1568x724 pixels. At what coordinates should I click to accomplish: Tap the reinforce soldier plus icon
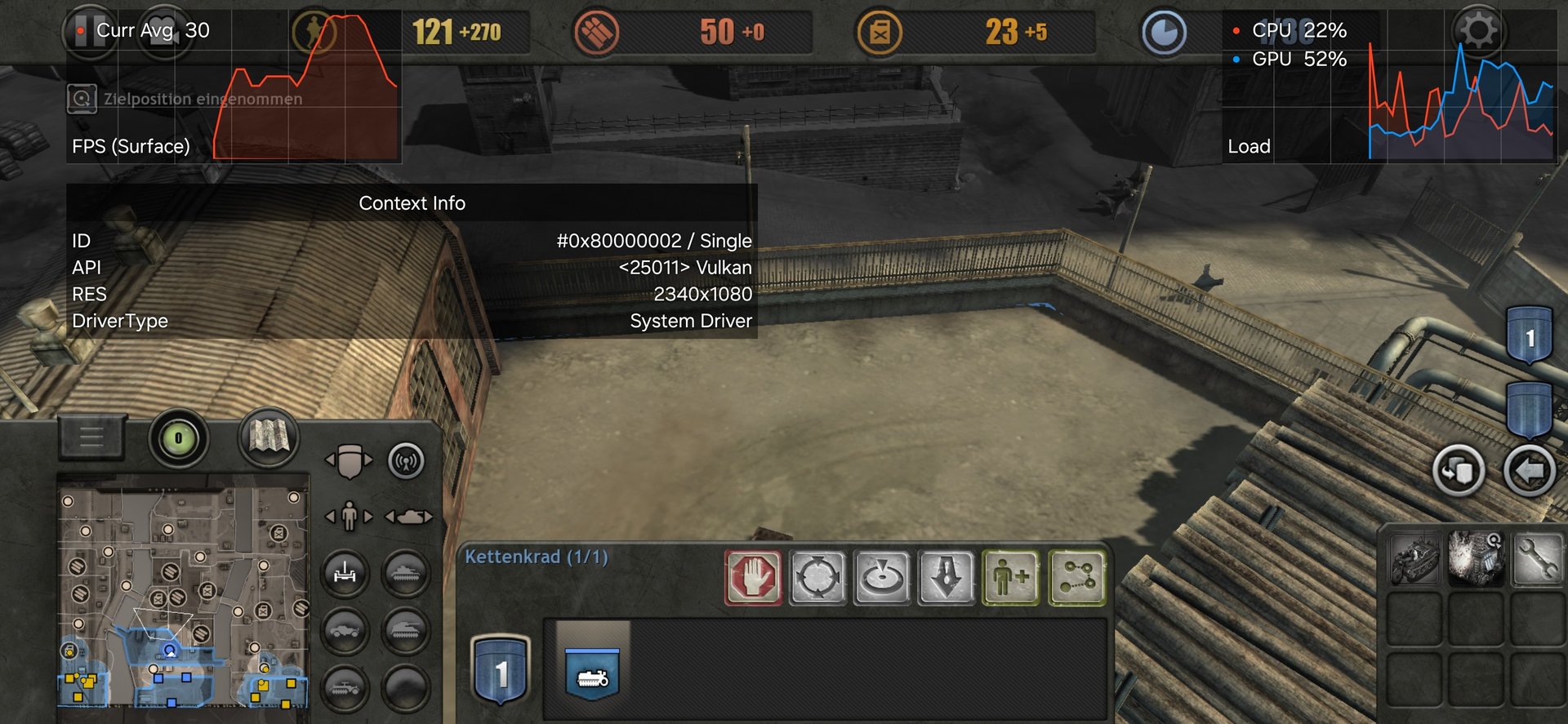click(1011, 578)
